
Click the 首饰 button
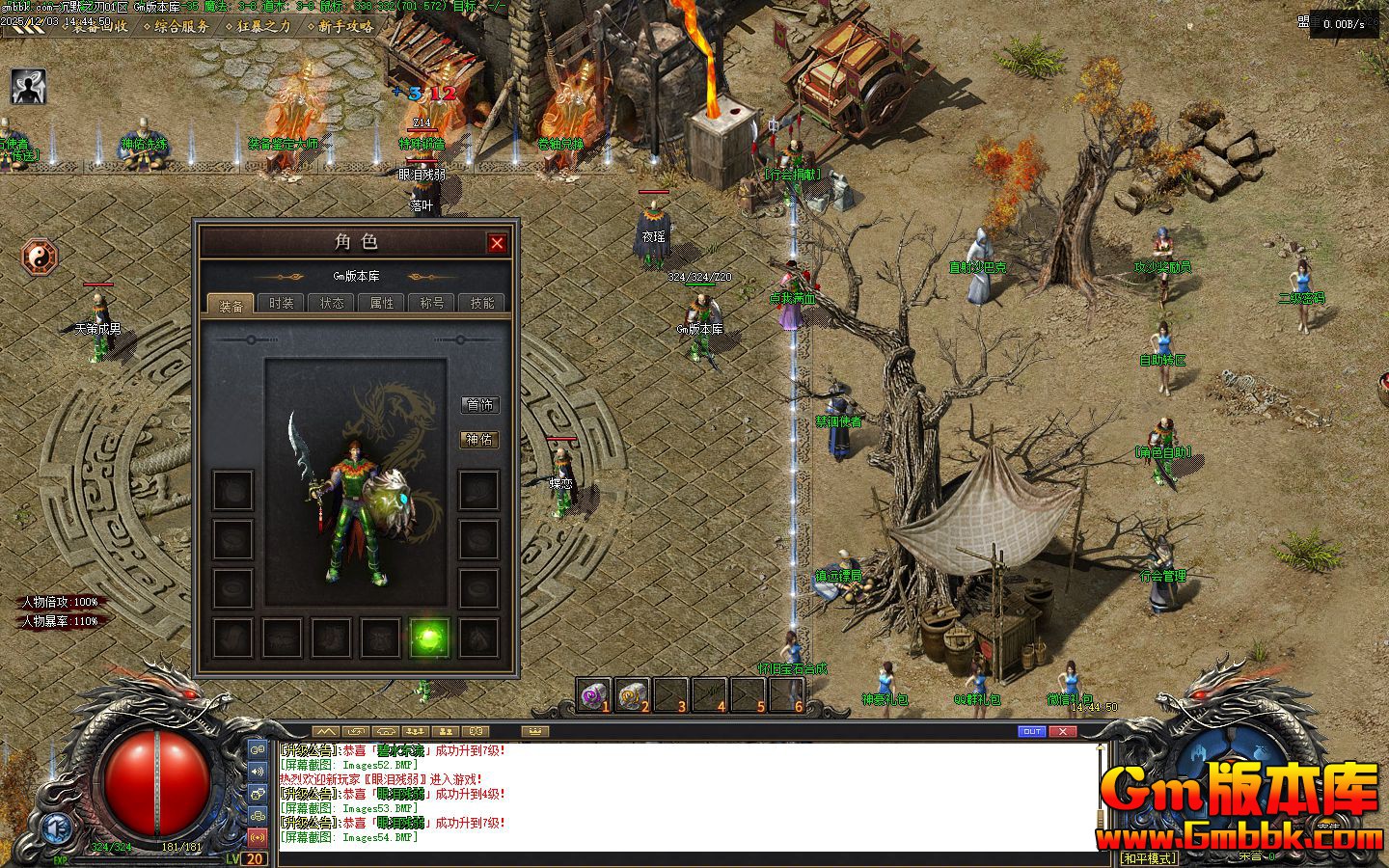tap(479, 405)
